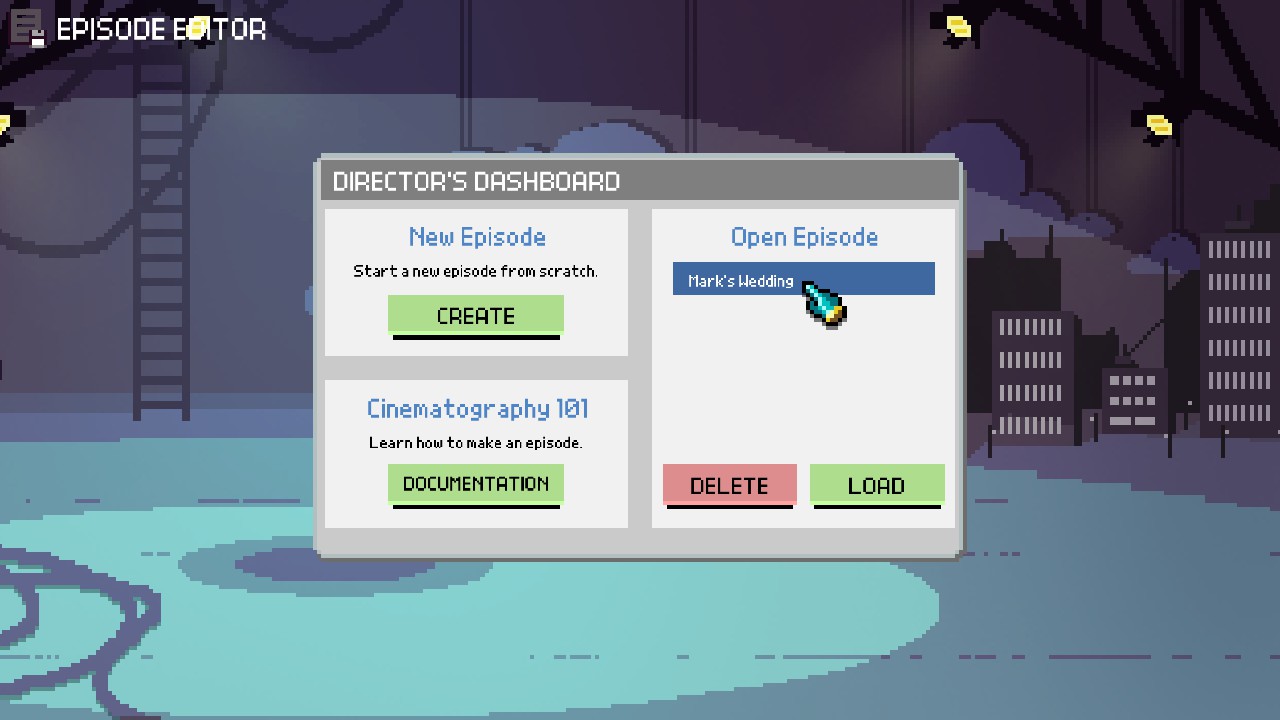Click CREATE to start a new episode
The image size is (1280, 720).
click(475, 315)
